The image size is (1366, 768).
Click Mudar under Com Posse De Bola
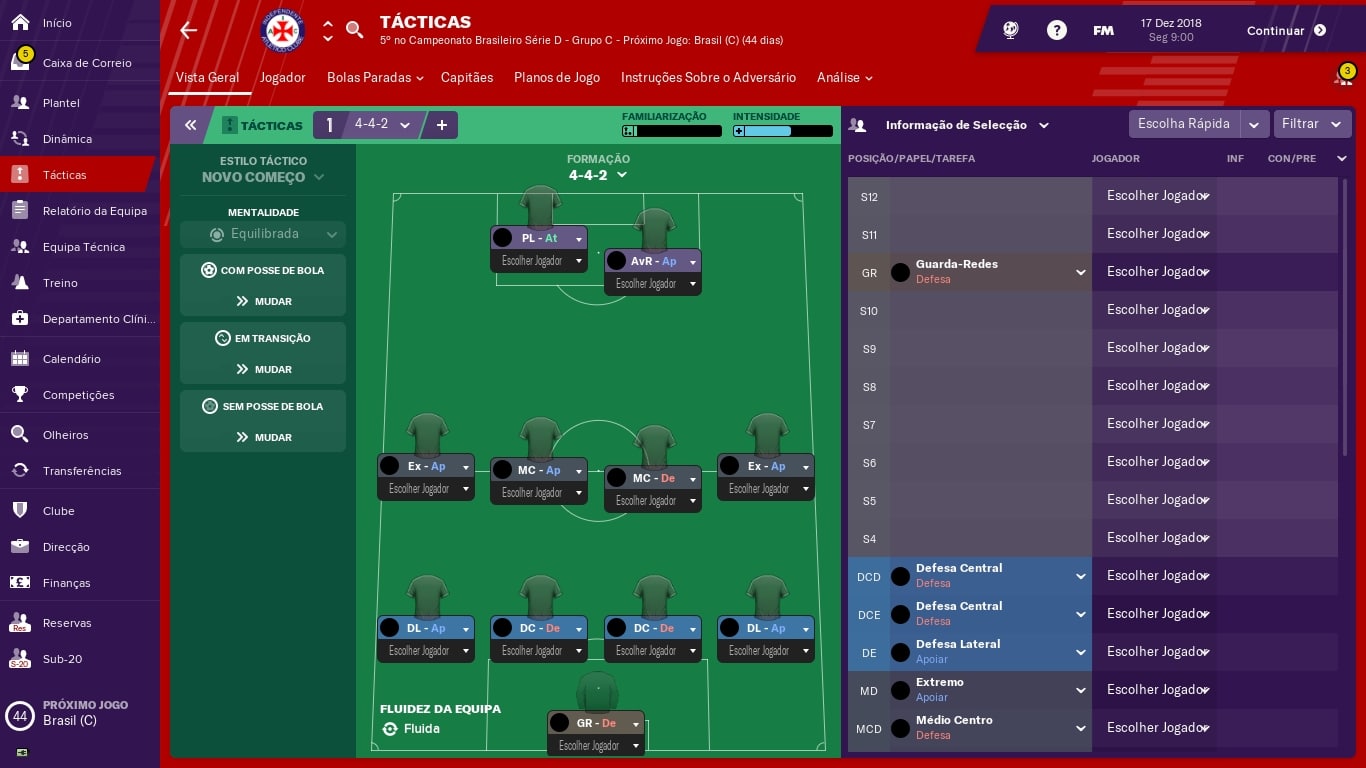tap(262, 301)
